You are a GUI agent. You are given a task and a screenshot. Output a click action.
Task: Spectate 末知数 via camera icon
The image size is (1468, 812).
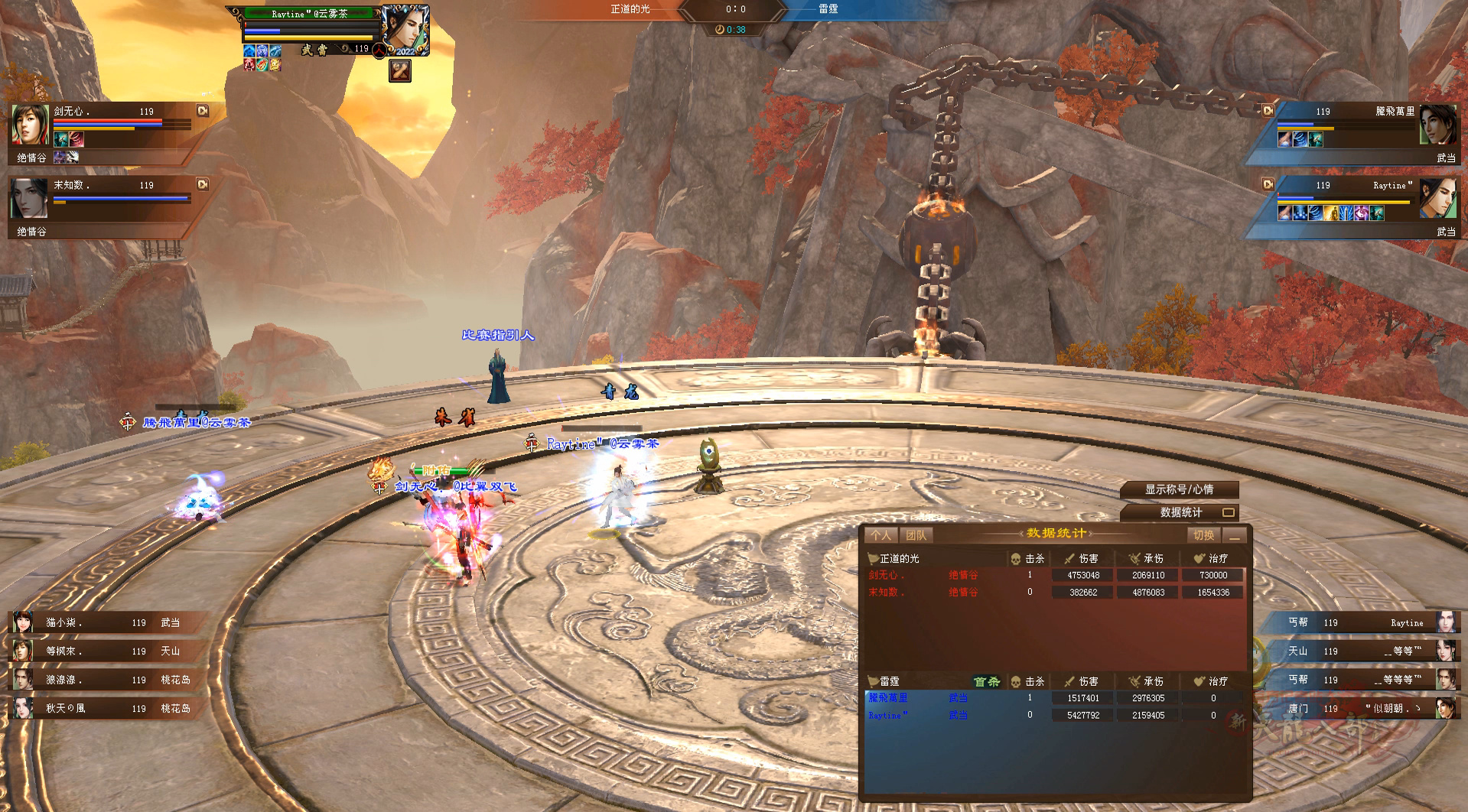coord(203,184)
